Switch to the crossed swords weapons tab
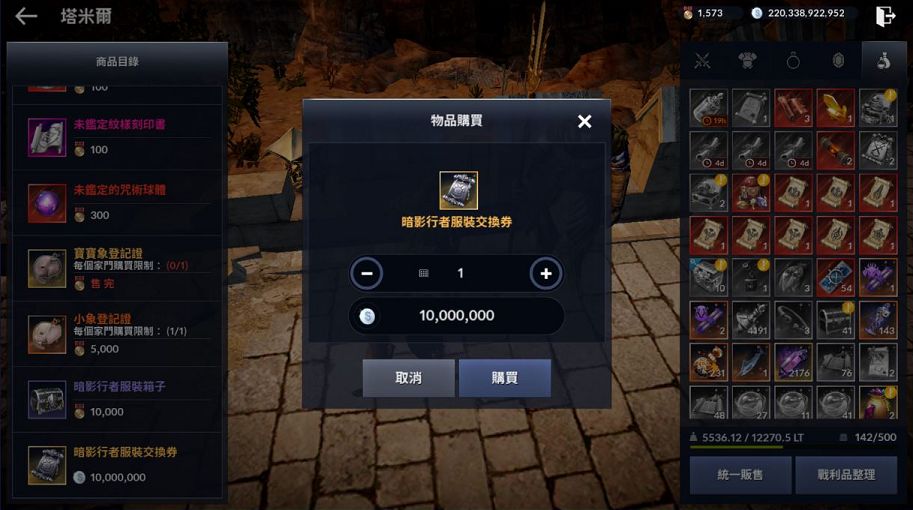The image size is (913, 510). pyautogui.click(x=702, y=61)
